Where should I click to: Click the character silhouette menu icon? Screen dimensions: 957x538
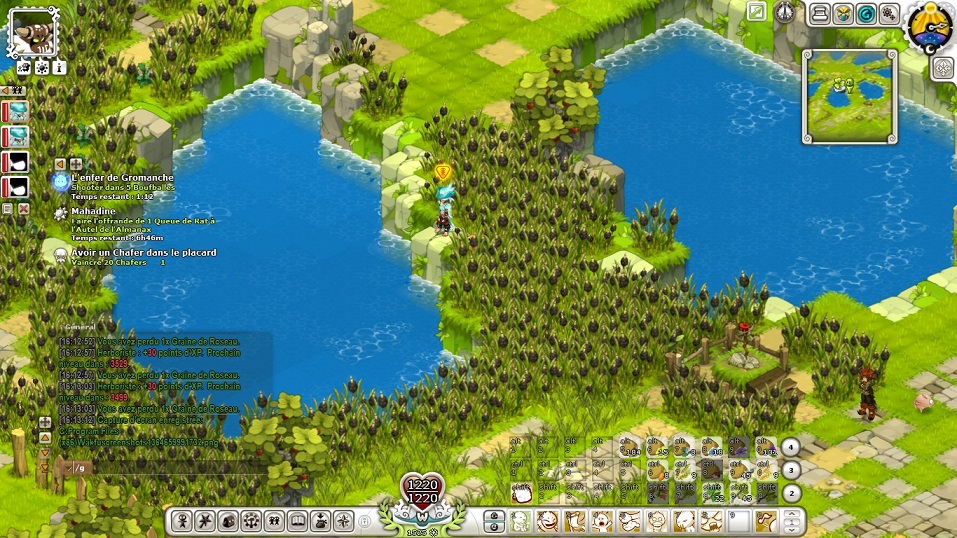coord(182,520)
